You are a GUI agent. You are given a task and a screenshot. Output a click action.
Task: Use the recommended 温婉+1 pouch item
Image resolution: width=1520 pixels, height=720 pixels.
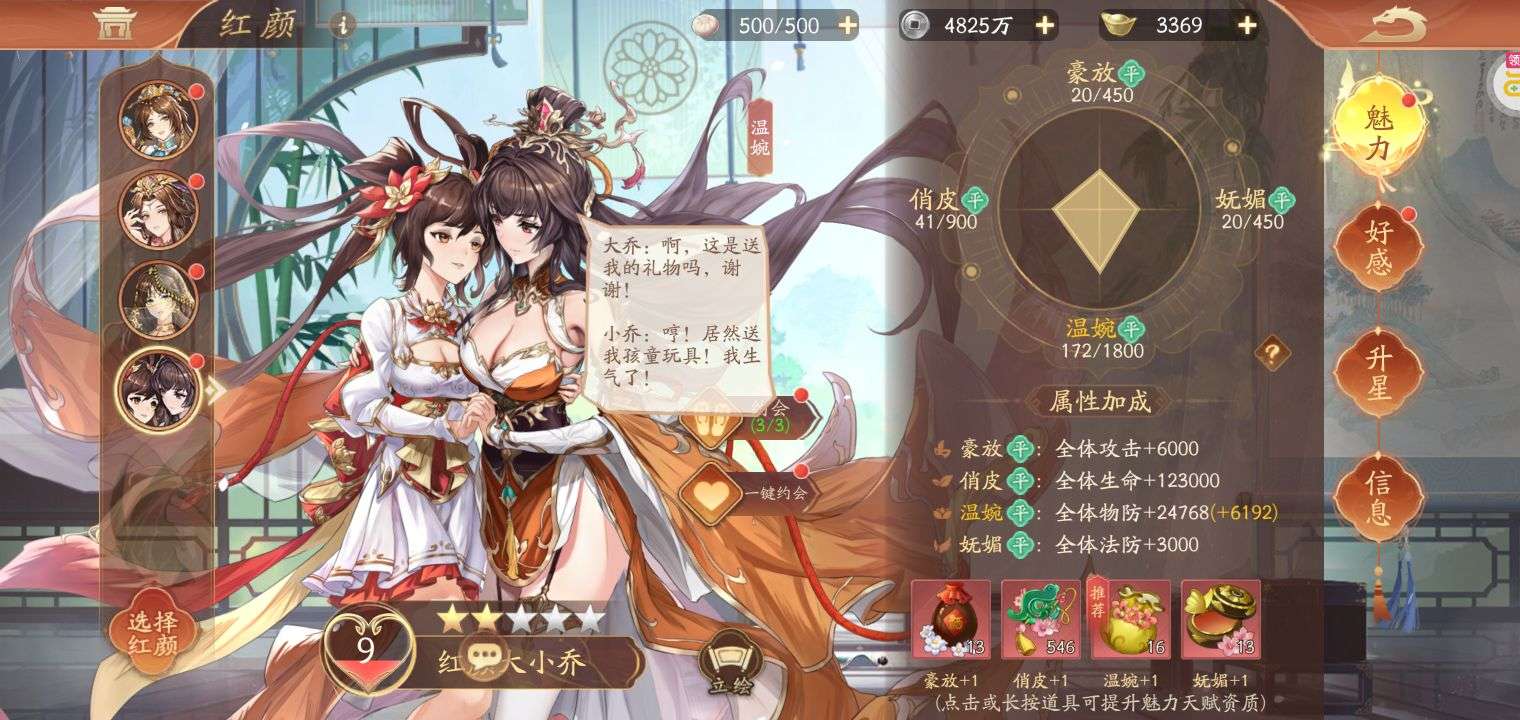tap(1131, 620)
